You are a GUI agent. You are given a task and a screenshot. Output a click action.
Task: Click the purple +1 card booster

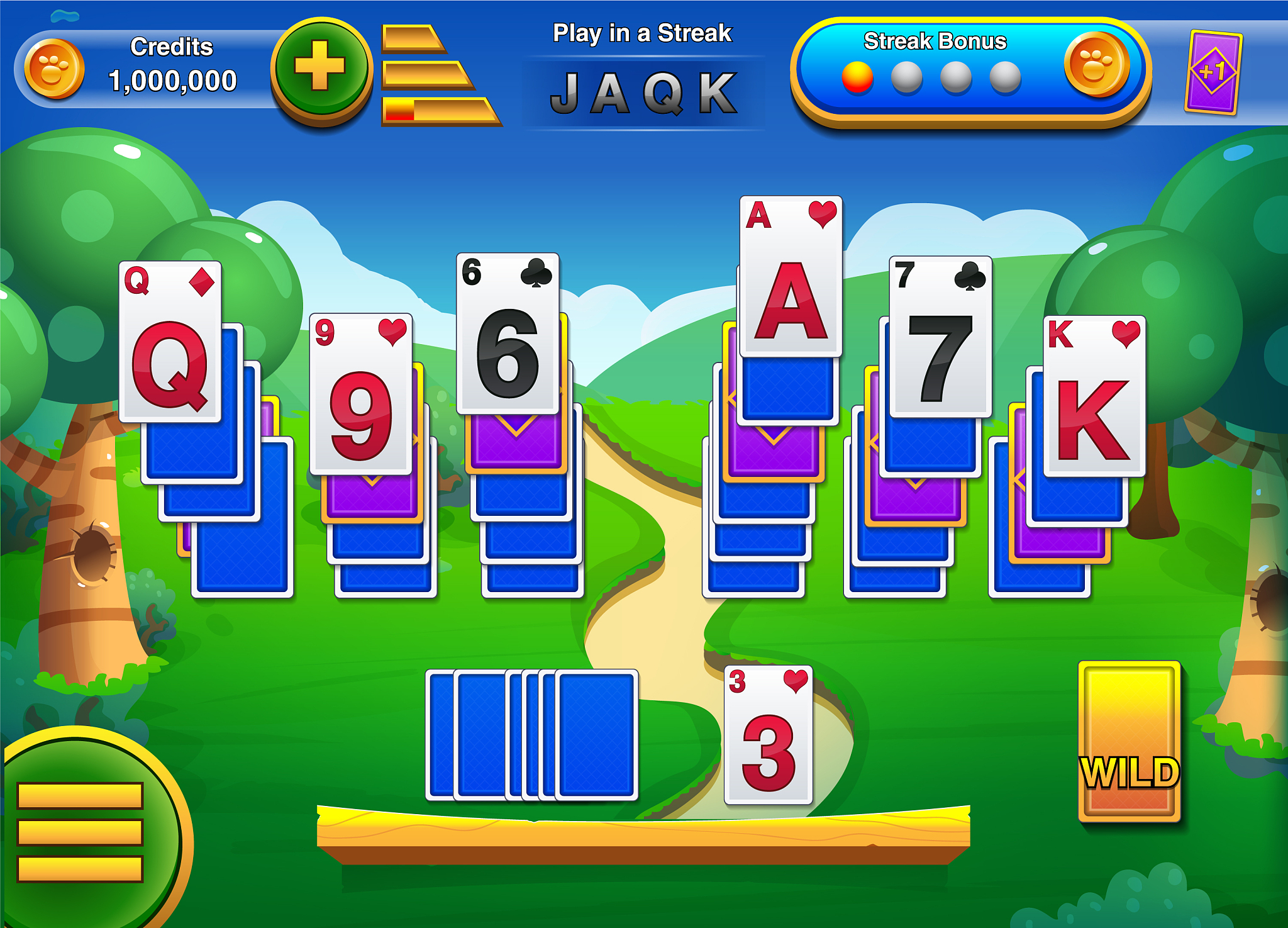tap(1213, 72)
